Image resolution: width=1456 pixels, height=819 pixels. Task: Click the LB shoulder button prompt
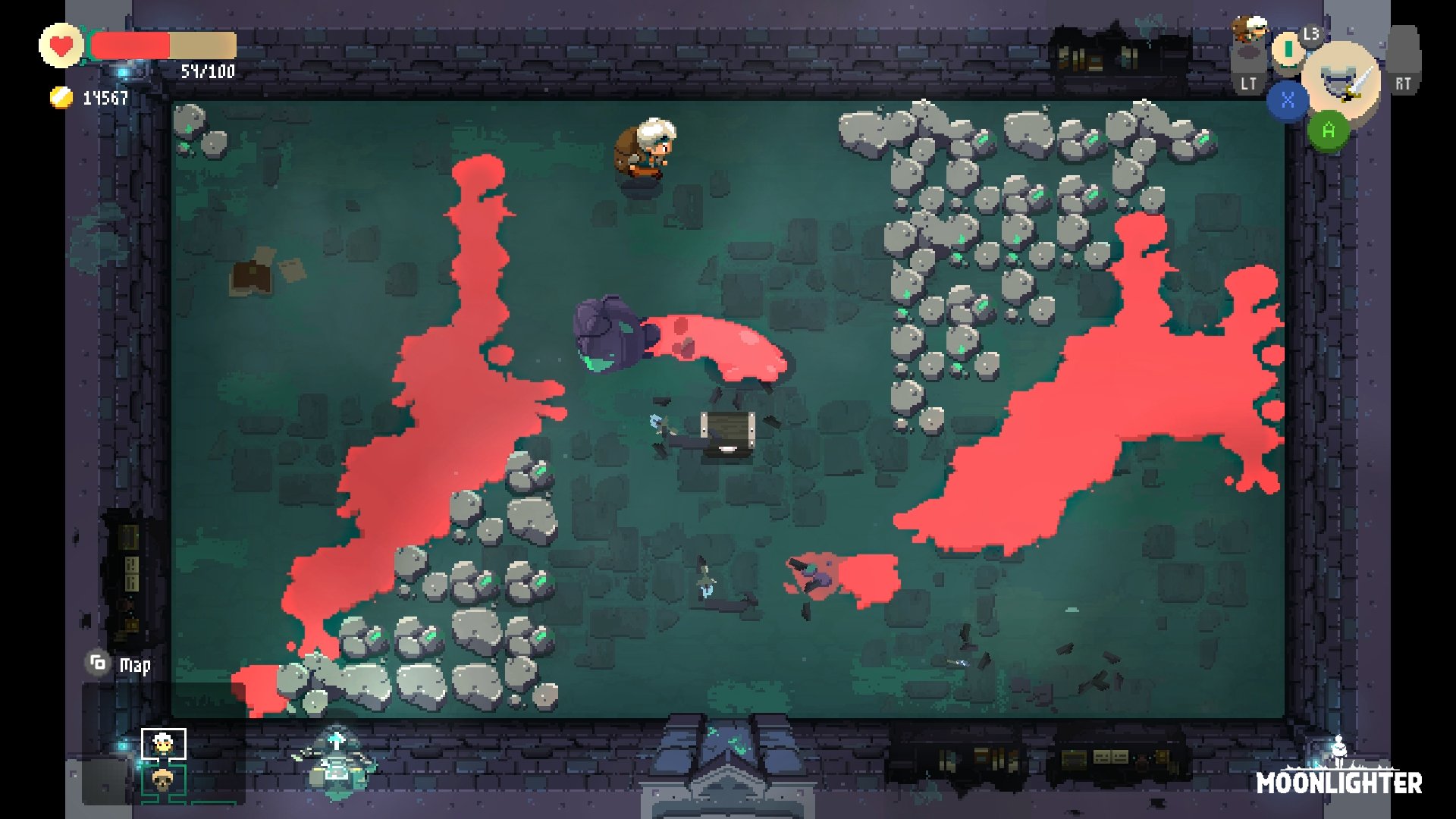1311,34
